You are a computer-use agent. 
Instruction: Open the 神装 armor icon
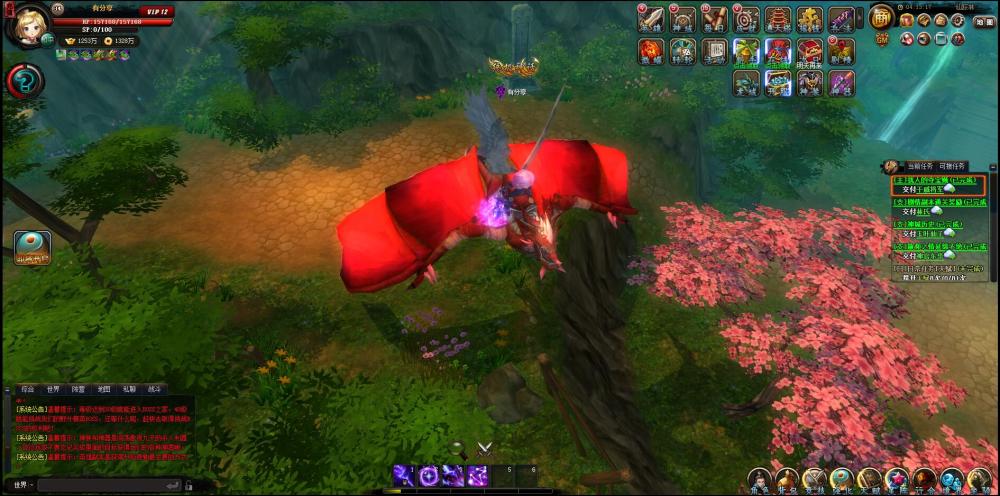click(810, 83)
